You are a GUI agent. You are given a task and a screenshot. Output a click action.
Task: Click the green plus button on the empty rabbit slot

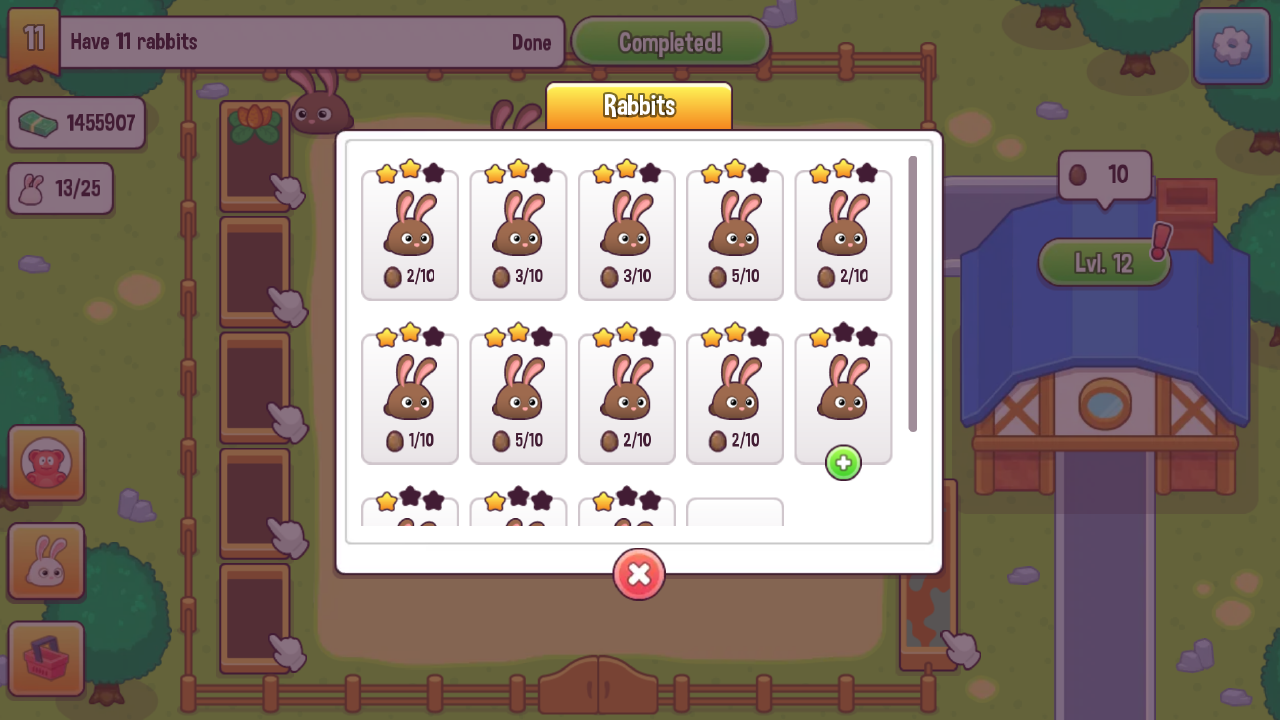pyautogui.click(x=843, y=462)
